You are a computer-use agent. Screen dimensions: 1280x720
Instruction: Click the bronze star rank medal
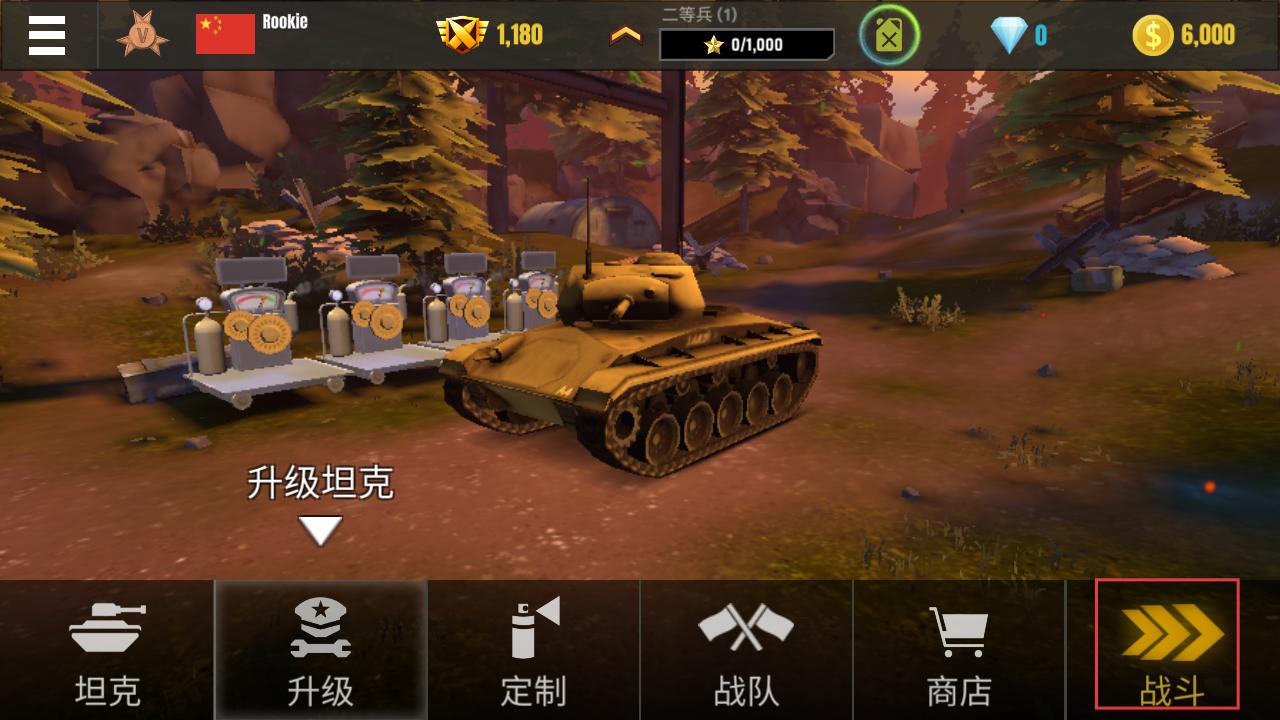[x=142, y=35]
